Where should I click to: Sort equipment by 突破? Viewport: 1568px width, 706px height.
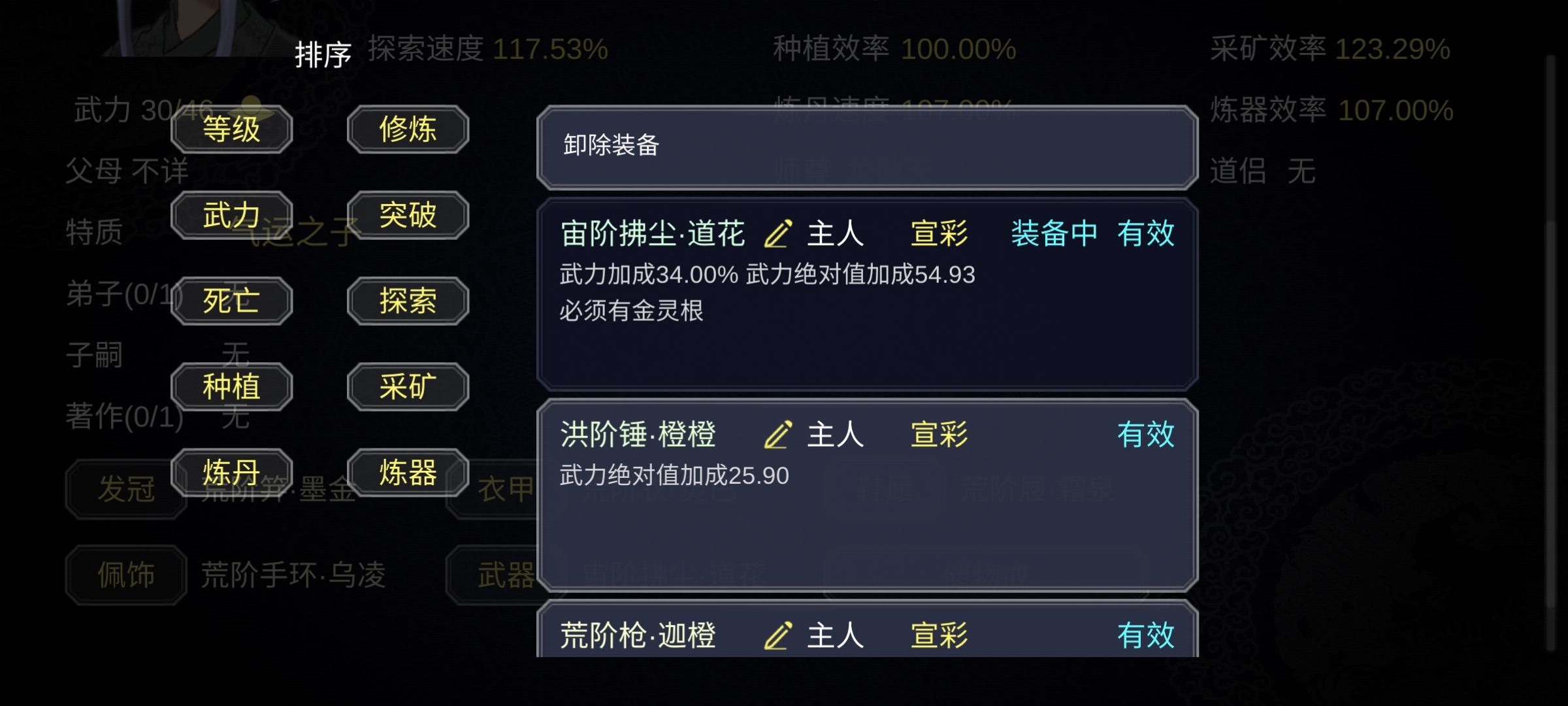[x=407, y=215]
